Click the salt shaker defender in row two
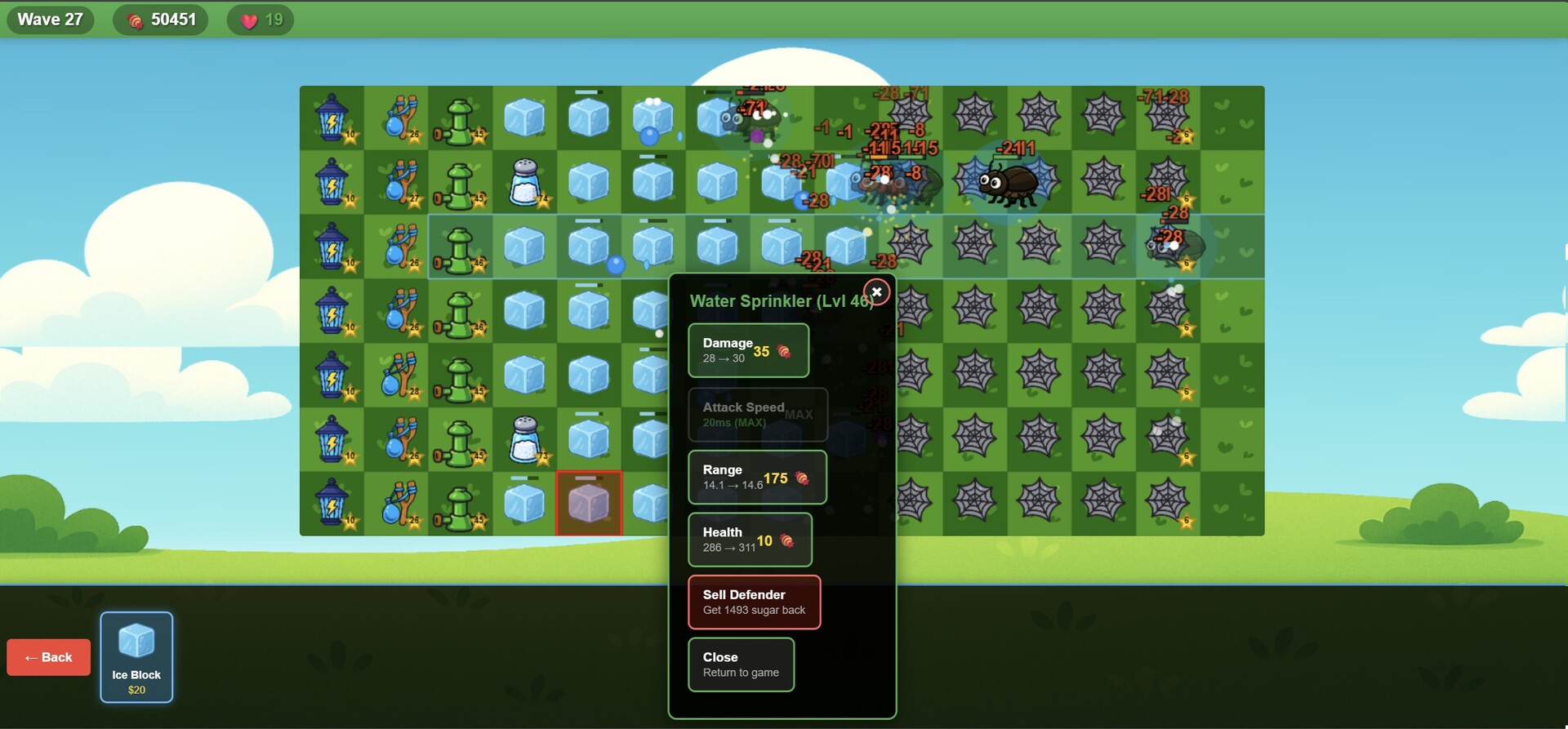The image size is (1568, 729). click(x=525, y=183)
